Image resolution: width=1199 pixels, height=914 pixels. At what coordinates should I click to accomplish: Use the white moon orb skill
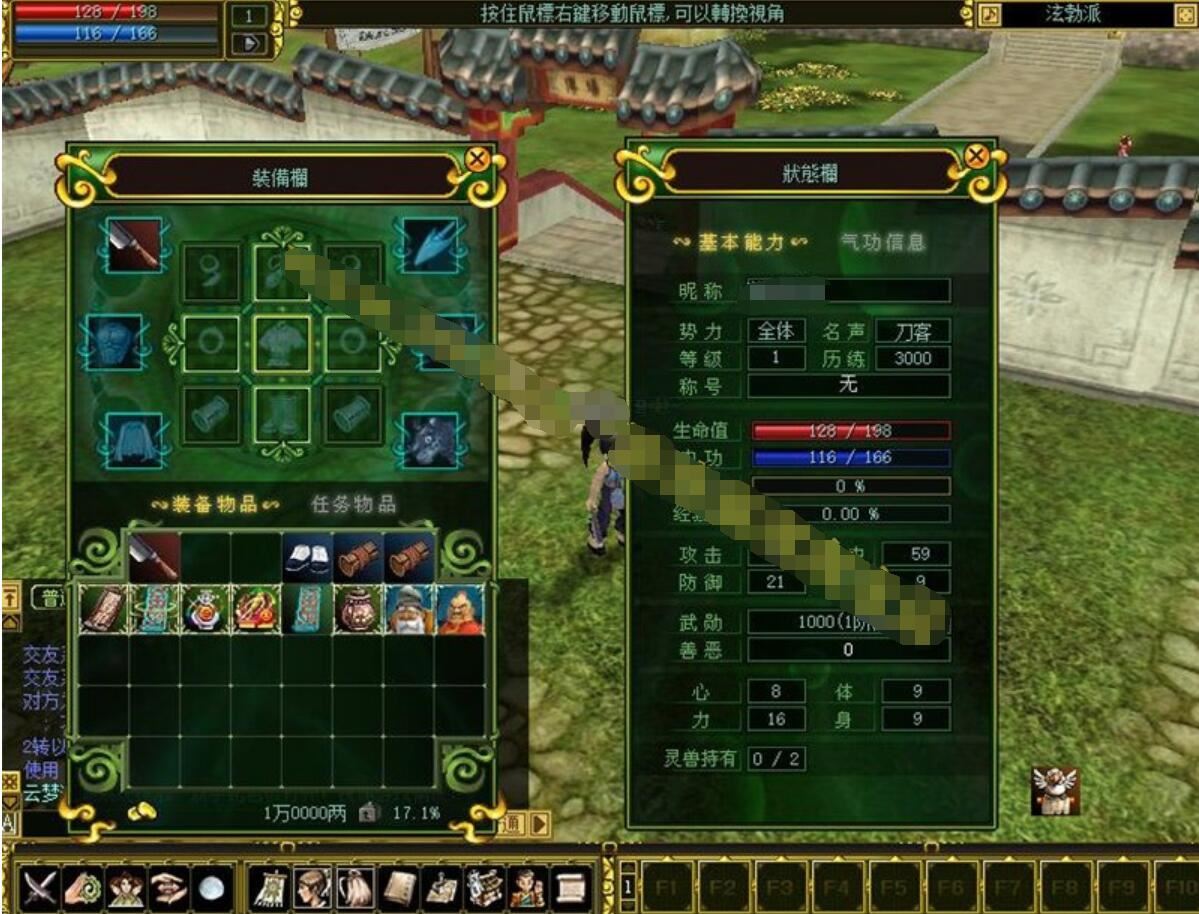(211, 888)
